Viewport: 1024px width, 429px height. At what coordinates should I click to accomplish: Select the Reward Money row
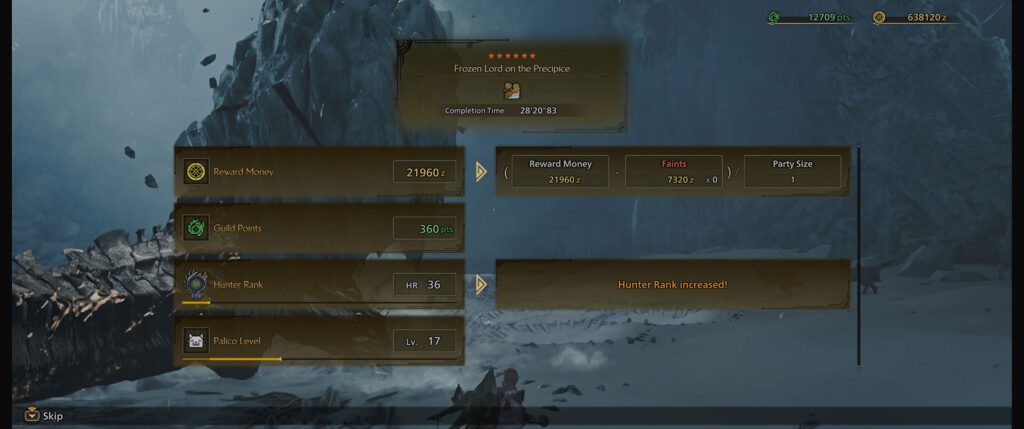point(319,172)
